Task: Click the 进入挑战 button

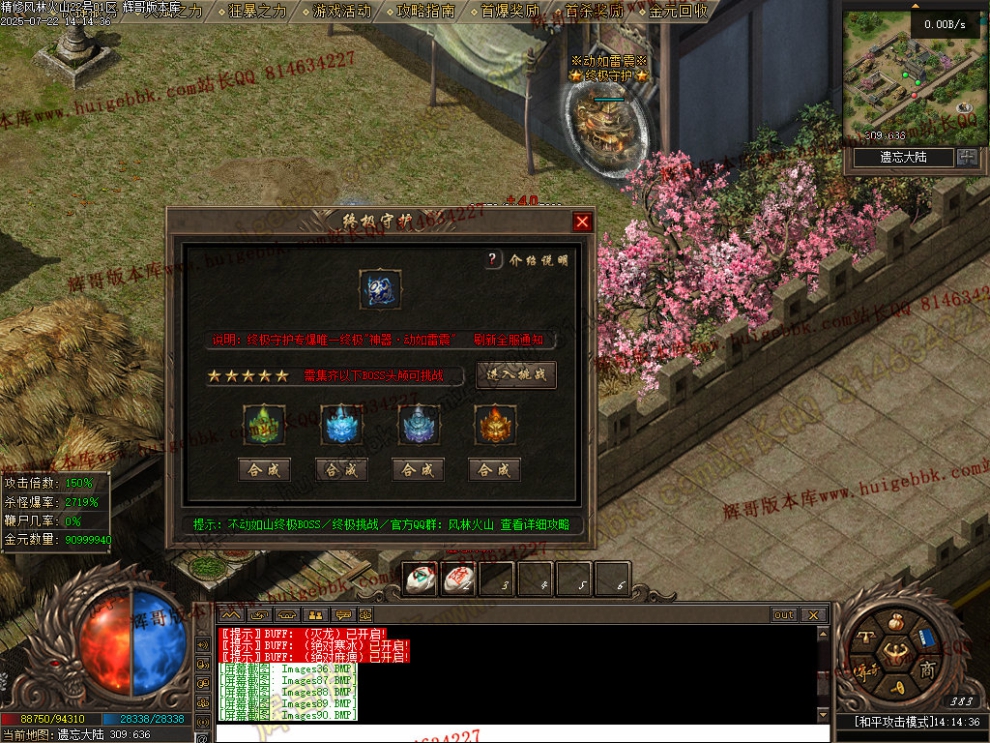Action: (516, 375)
